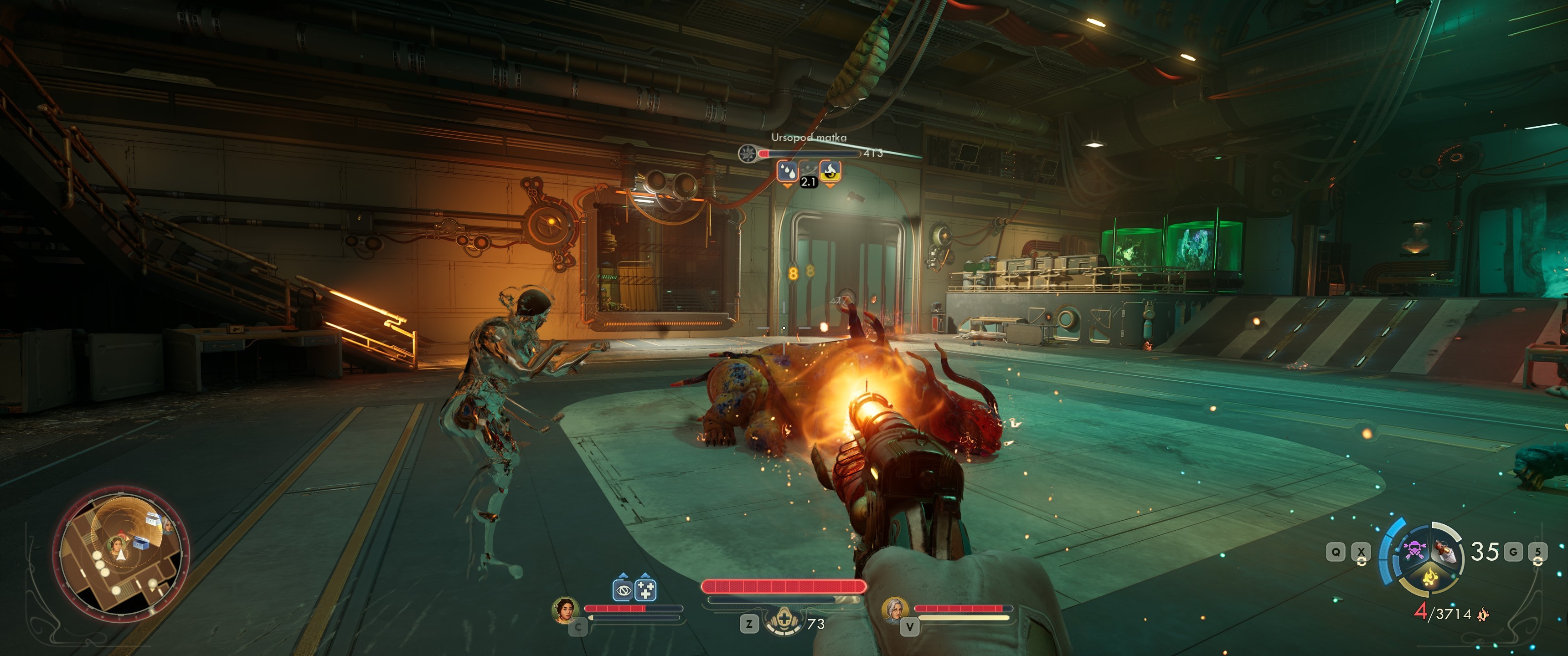Select the dark-haired companion portrait
The width and height of the screenshot is (1568, 656).
coord(565,610)
